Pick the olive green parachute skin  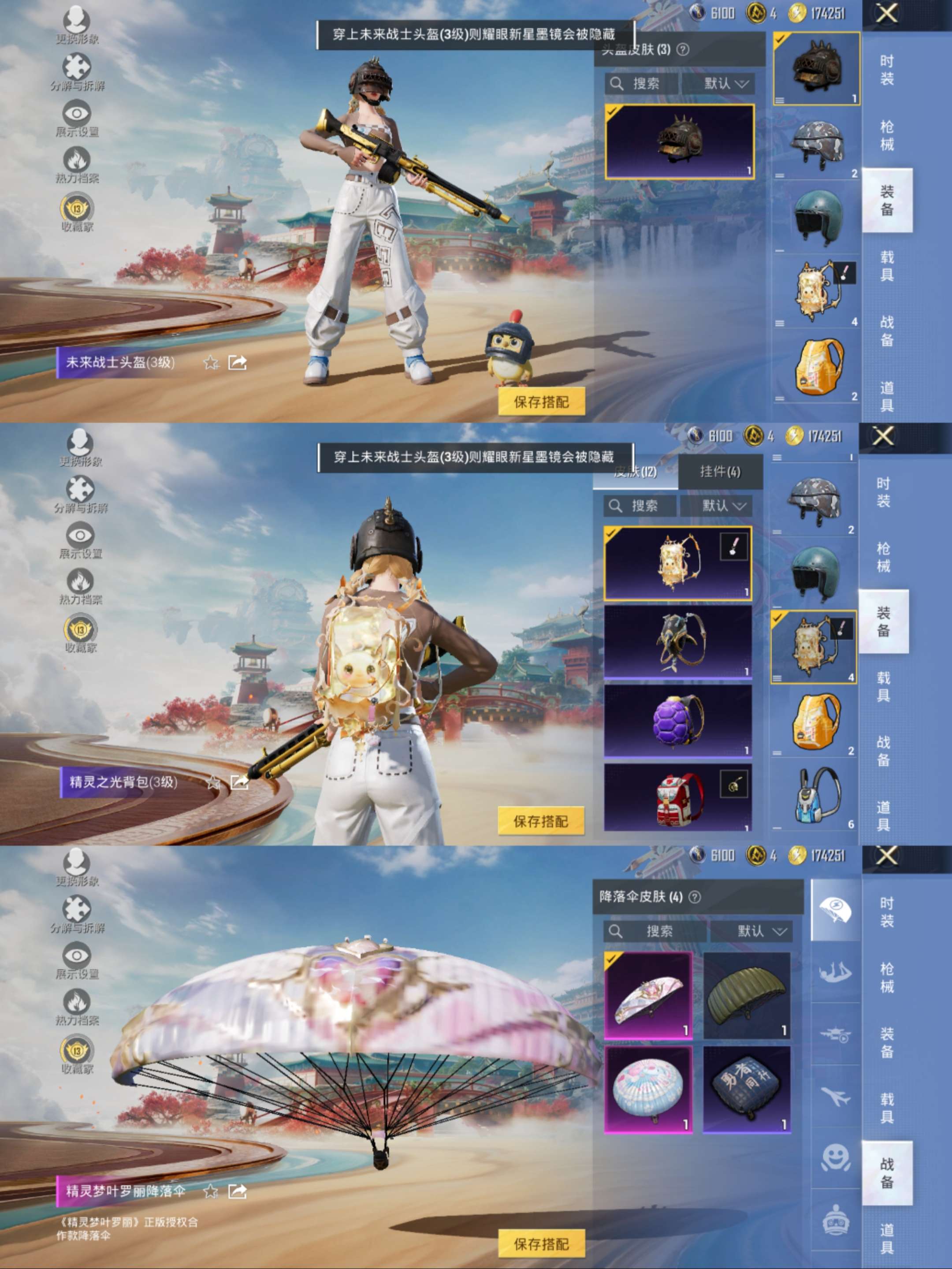pyautogui.click(x=746, y=995)
